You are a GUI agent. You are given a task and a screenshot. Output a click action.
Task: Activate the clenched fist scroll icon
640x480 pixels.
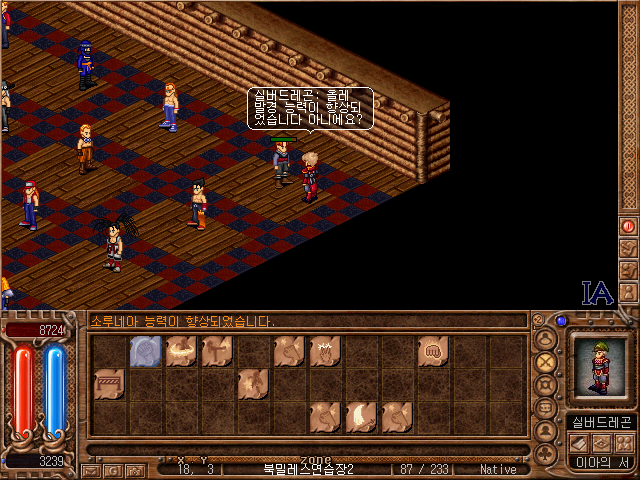[433, 350]
